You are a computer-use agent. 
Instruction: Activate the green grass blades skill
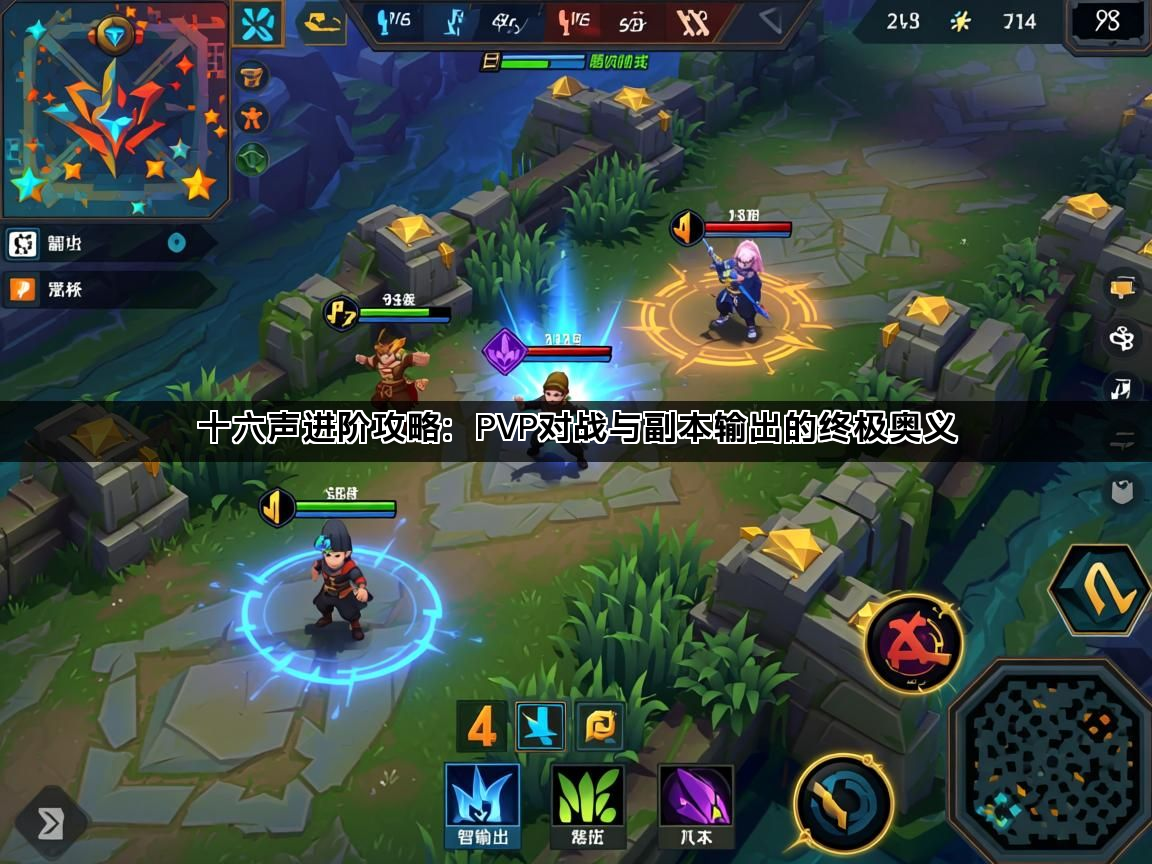[587, 806]
